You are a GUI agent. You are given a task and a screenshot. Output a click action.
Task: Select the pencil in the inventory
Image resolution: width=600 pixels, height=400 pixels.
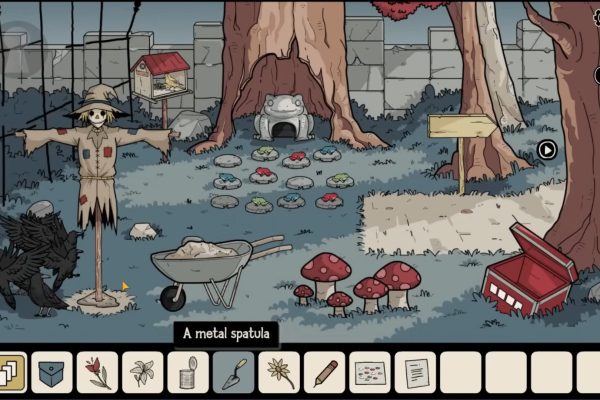(x=324, y=373)
